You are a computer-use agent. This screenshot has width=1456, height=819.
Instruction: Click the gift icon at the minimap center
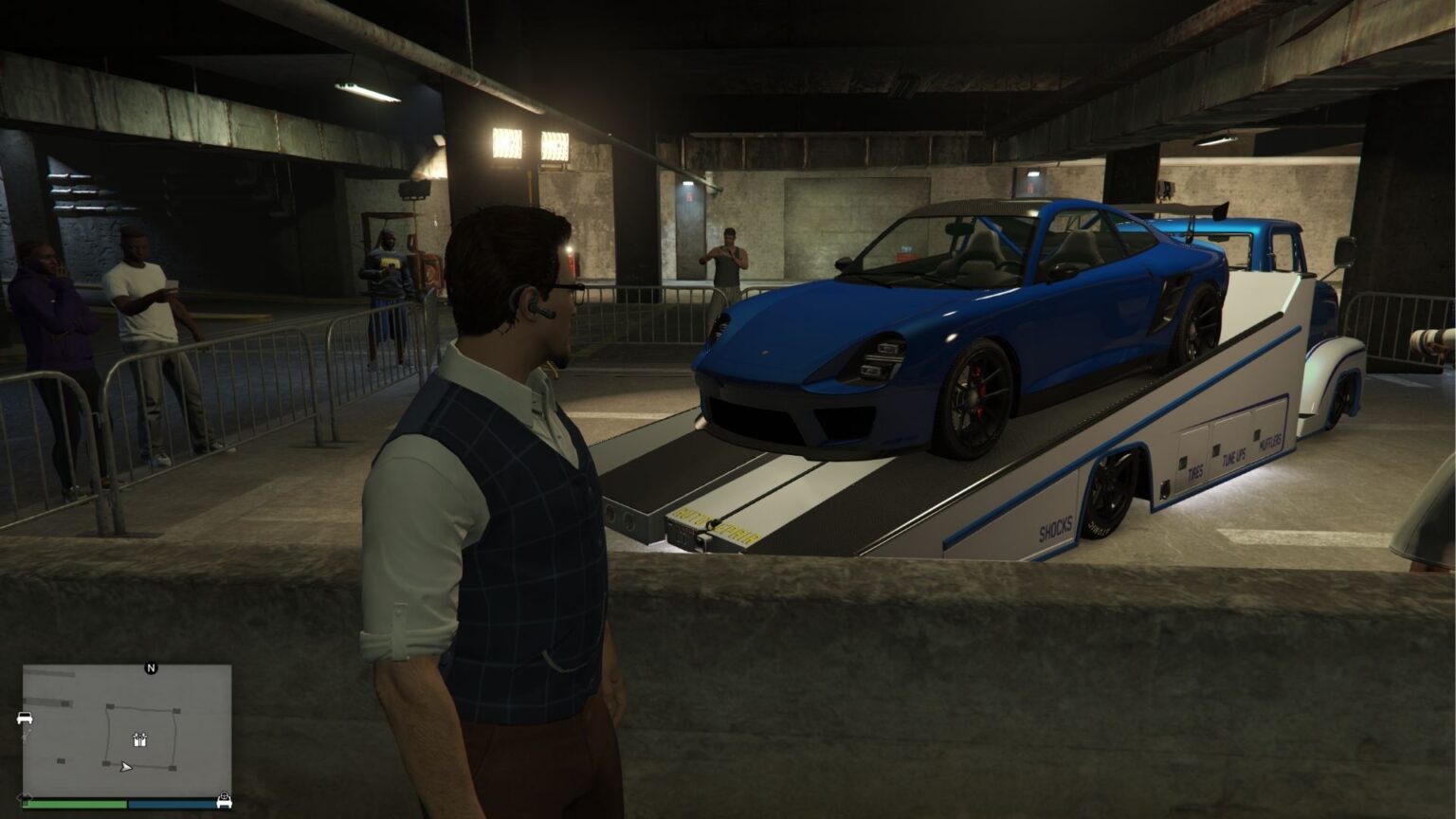tap(140, 739)
